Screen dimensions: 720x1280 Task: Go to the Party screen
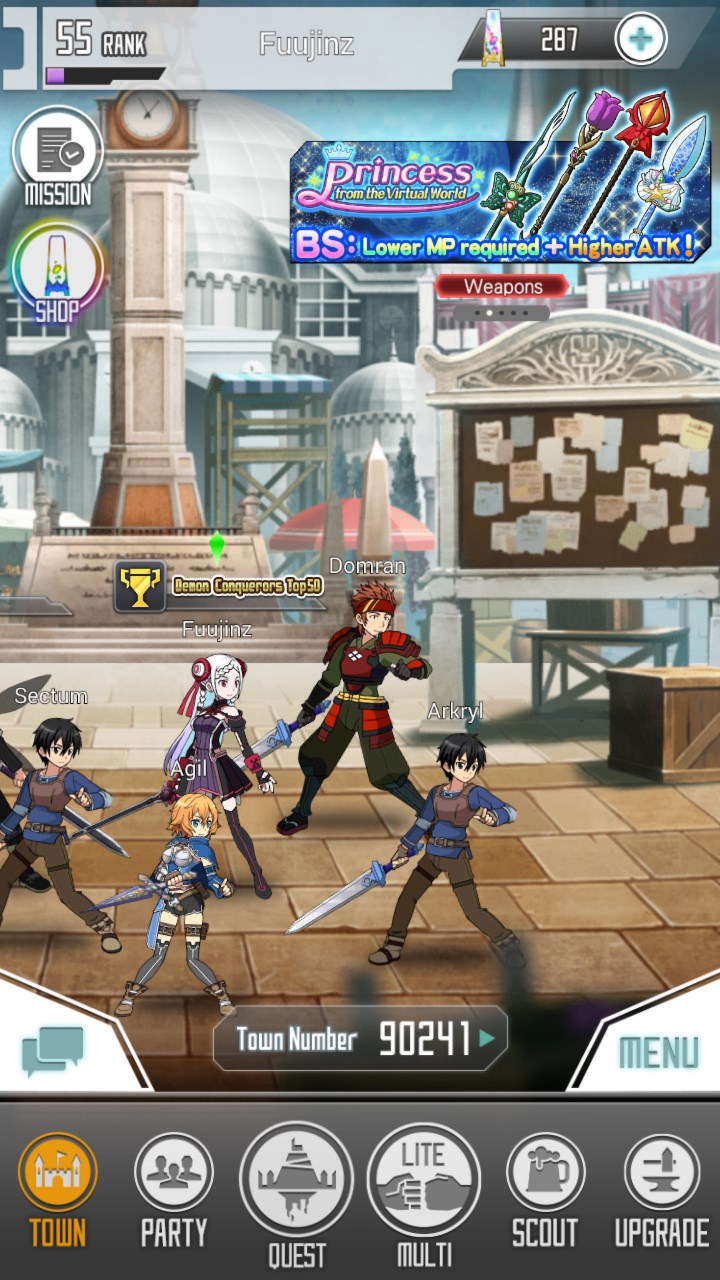pos(174,1190)
